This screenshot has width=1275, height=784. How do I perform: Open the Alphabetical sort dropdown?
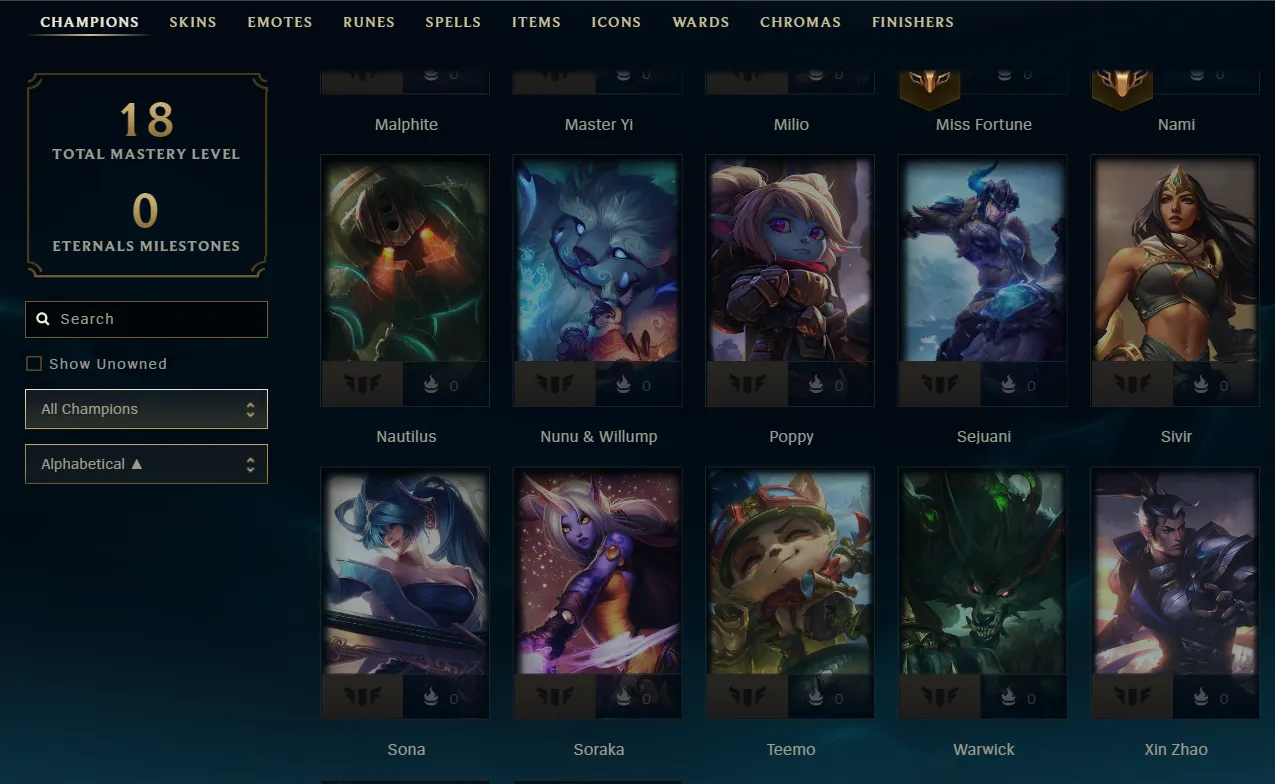pyautogui.click(x=146, y=464)
